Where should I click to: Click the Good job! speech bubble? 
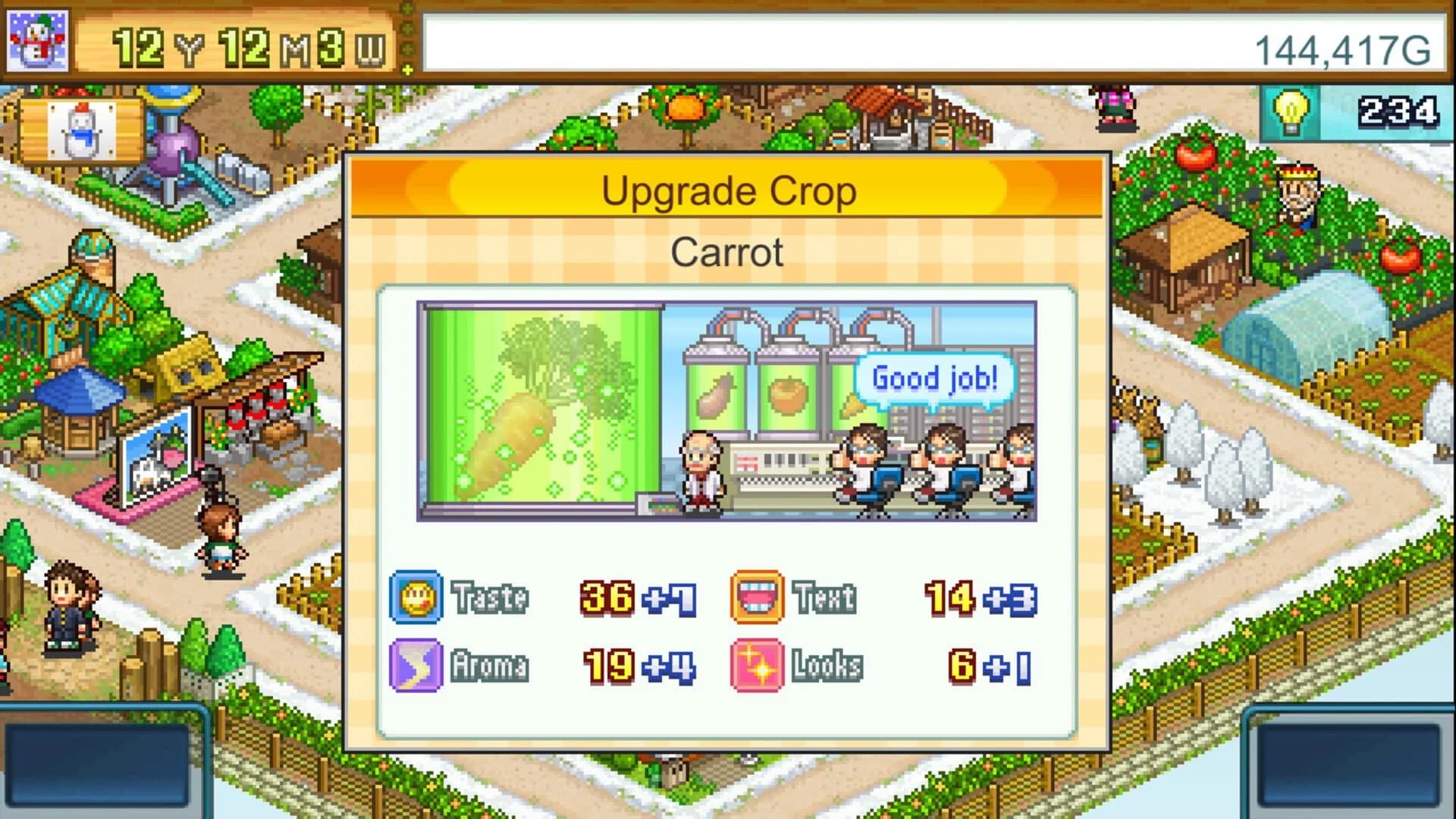coord(935,377)
